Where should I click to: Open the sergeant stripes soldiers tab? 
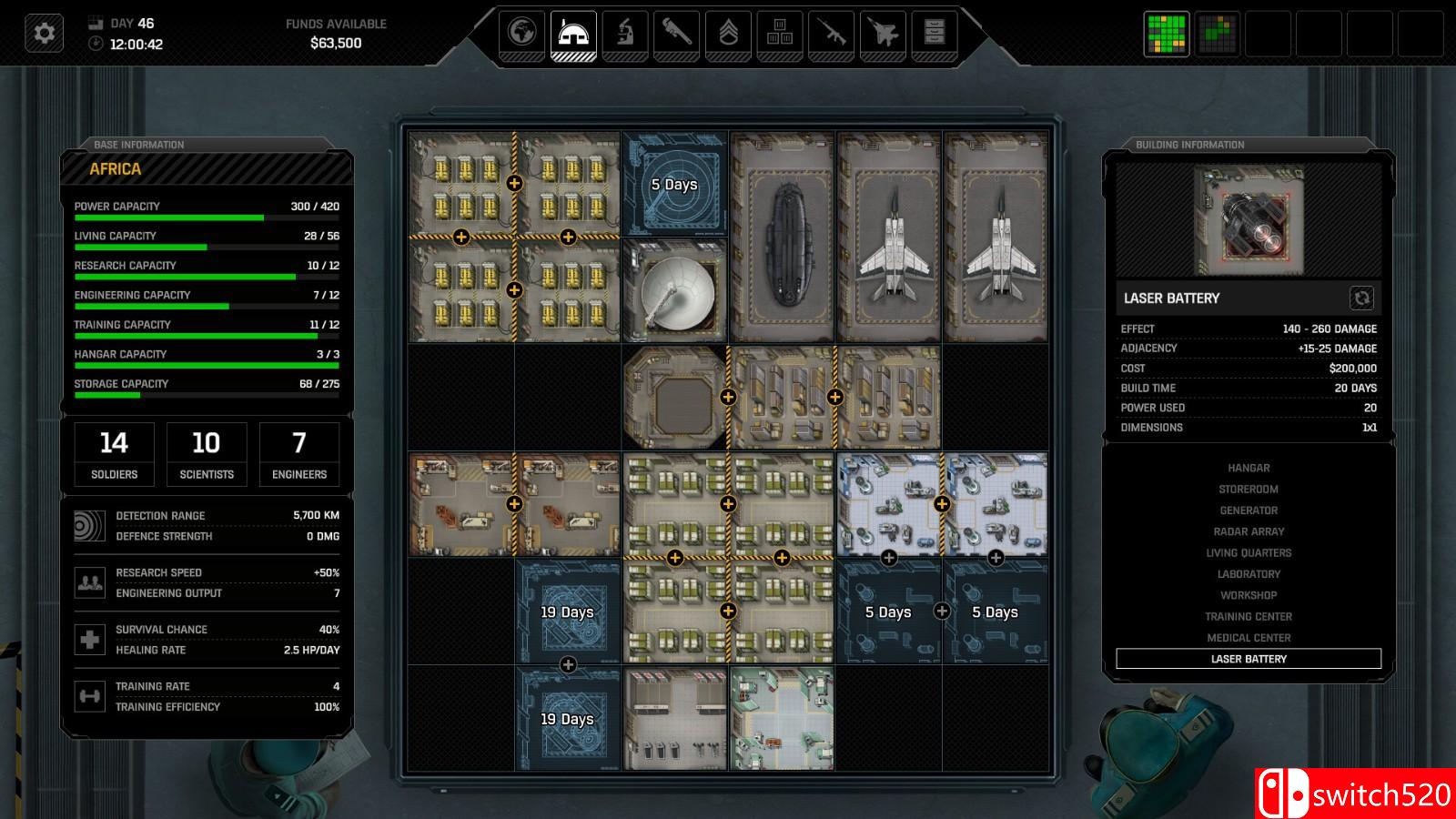(728, 34)
